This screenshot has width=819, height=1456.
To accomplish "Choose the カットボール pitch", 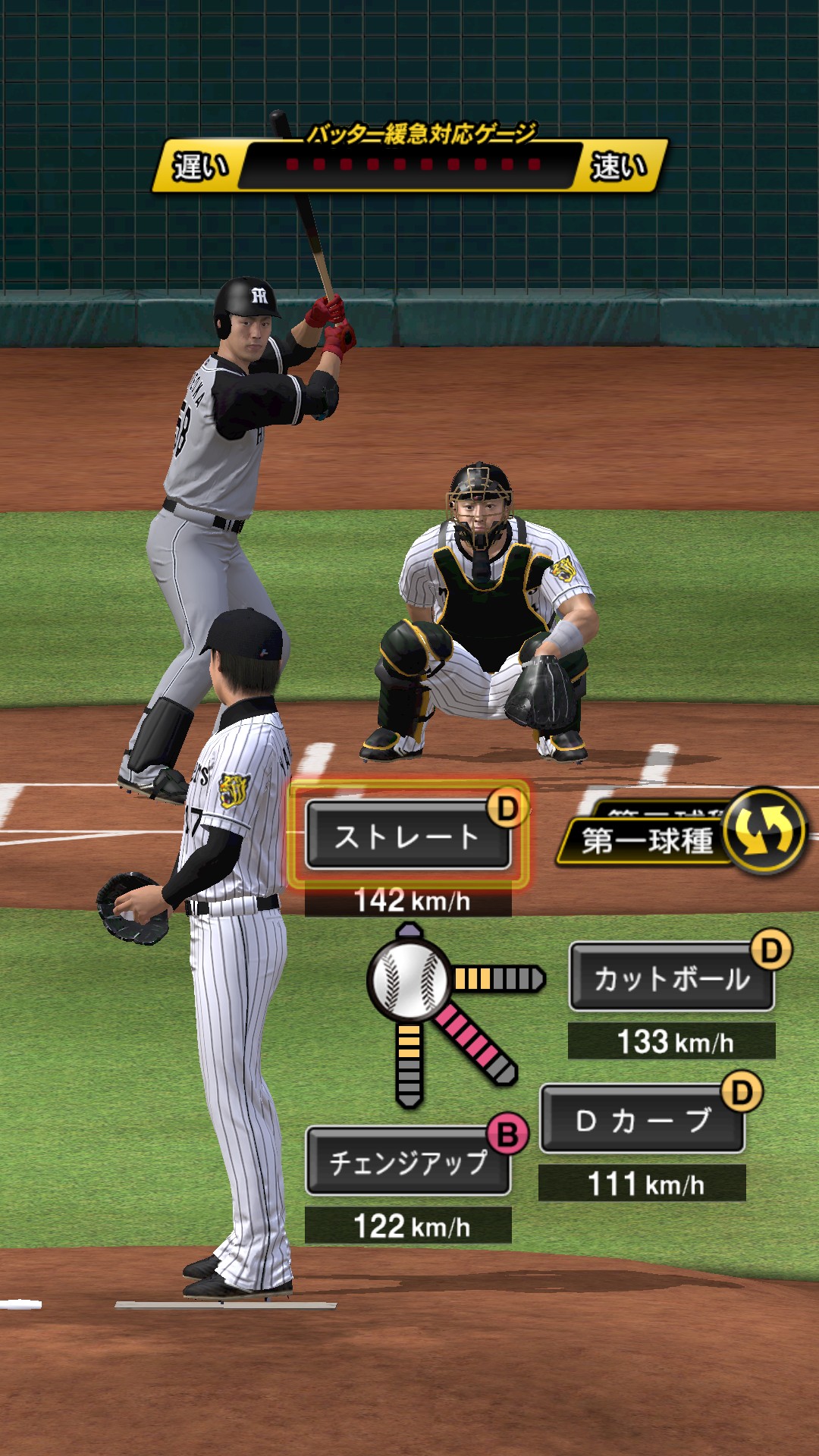I will (671, 978).
